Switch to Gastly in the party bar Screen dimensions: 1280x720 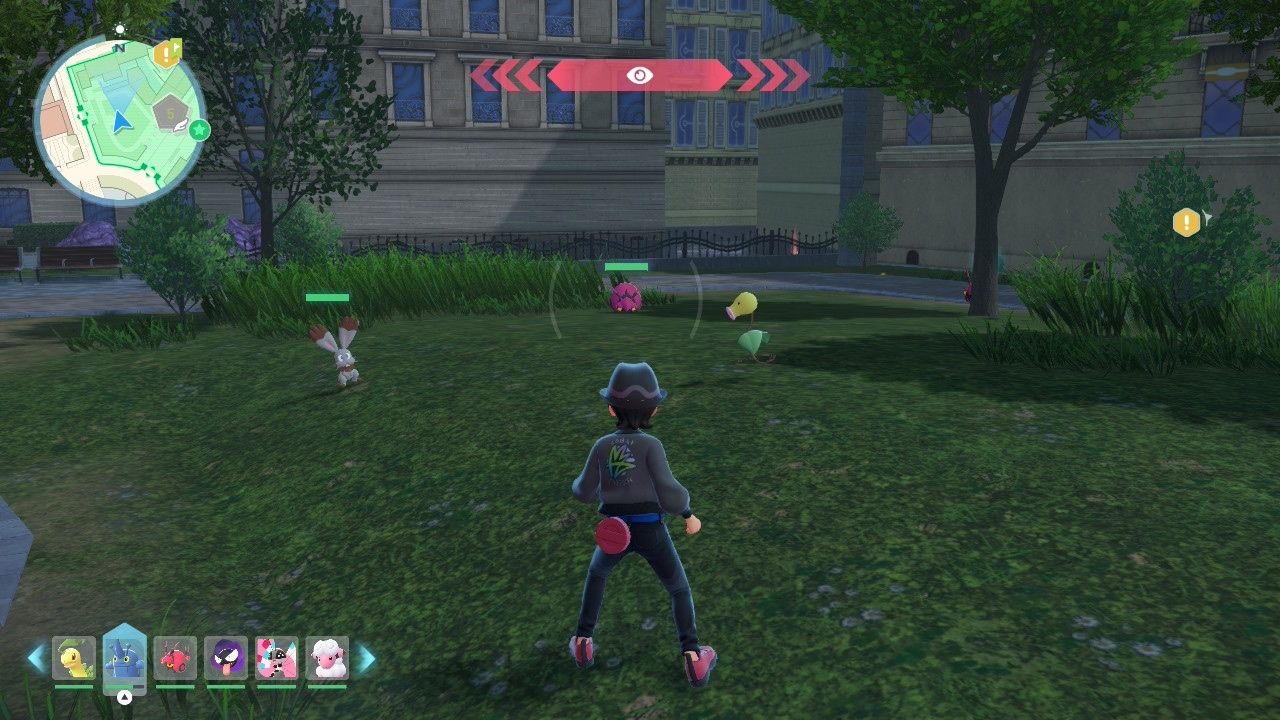(226, 658)
